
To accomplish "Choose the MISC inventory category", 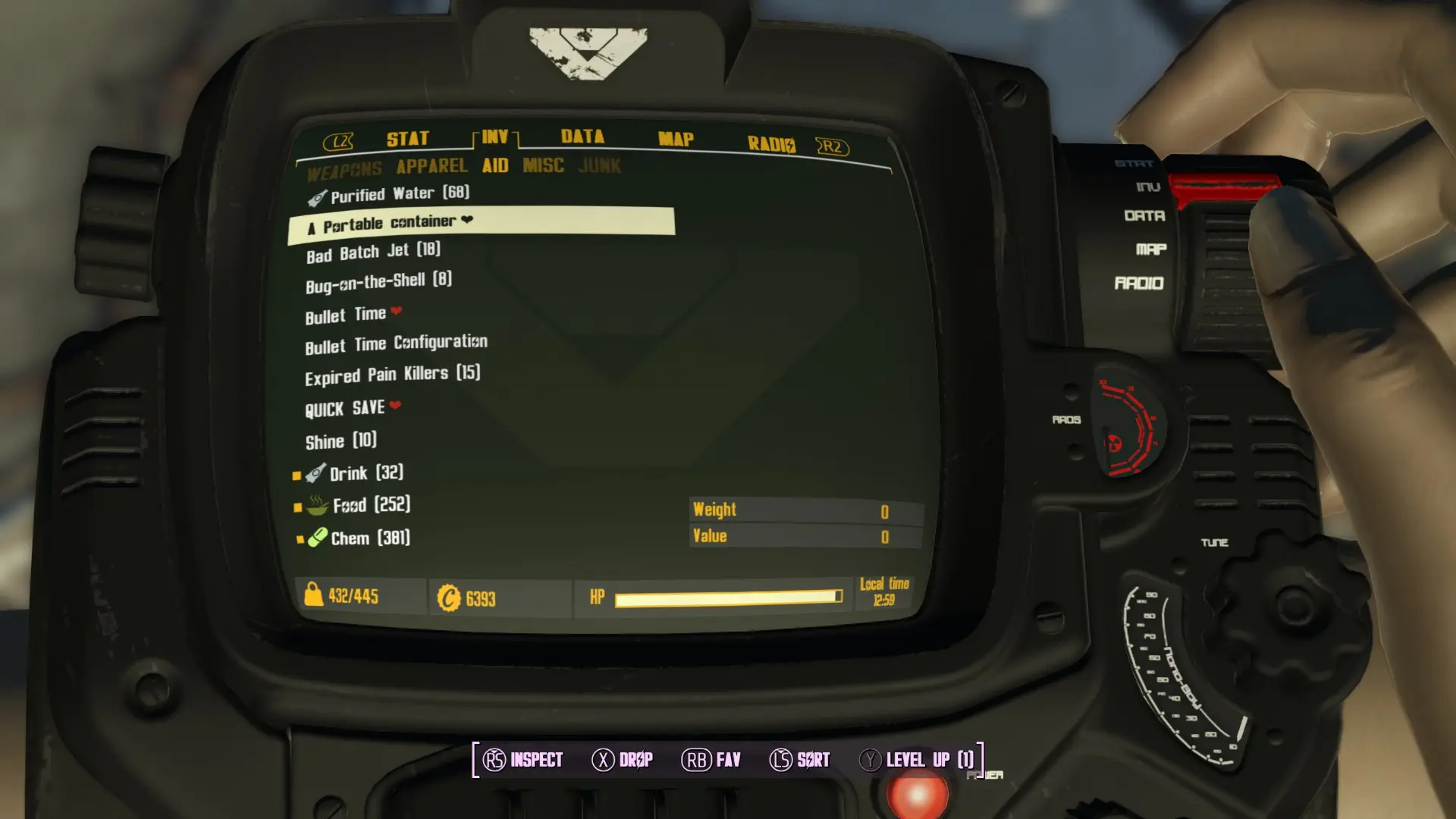I will click(x=543, y=165).
